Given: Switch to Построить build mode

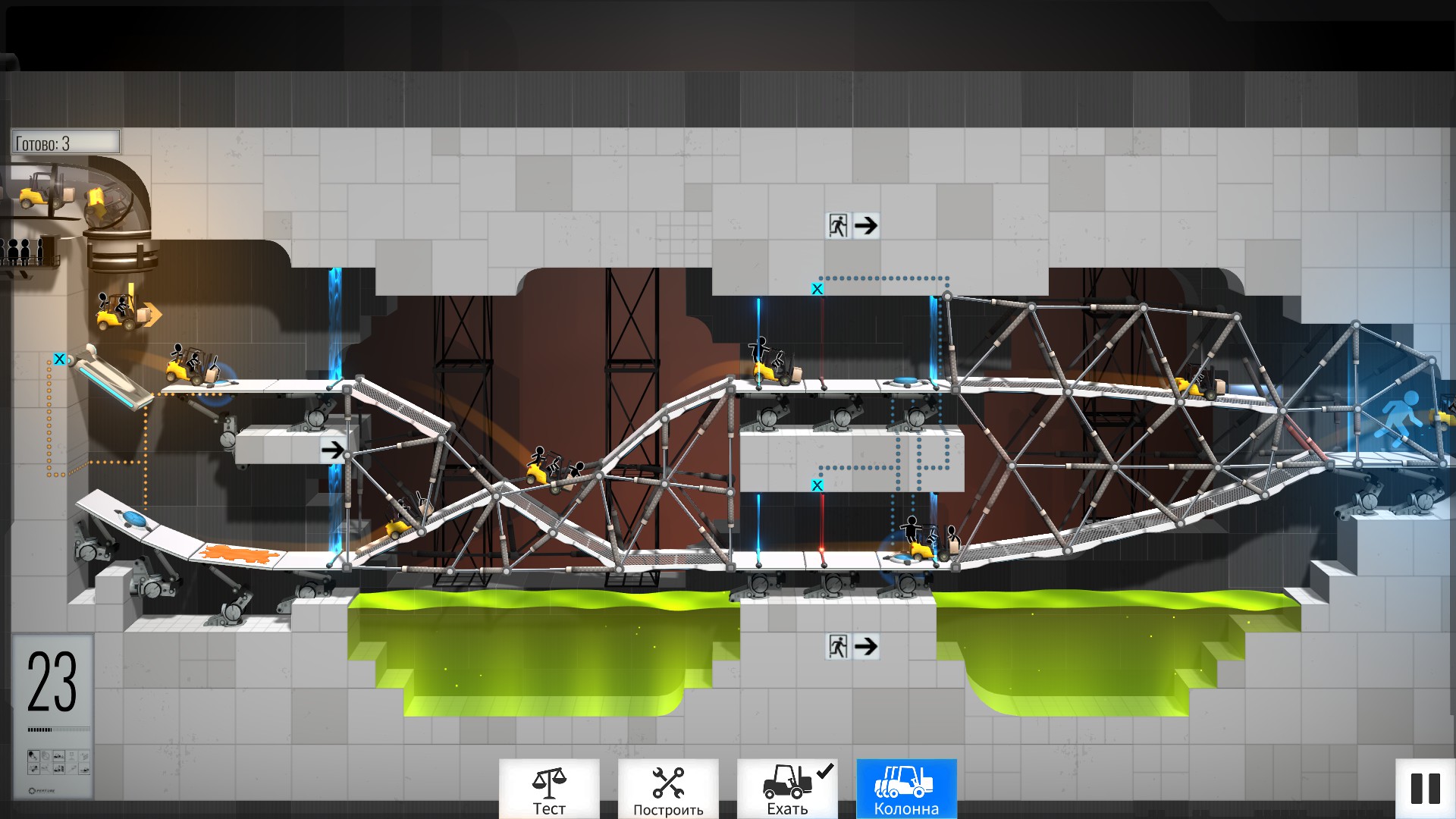Looking at the screenshot, I should (x=668, y=789).
